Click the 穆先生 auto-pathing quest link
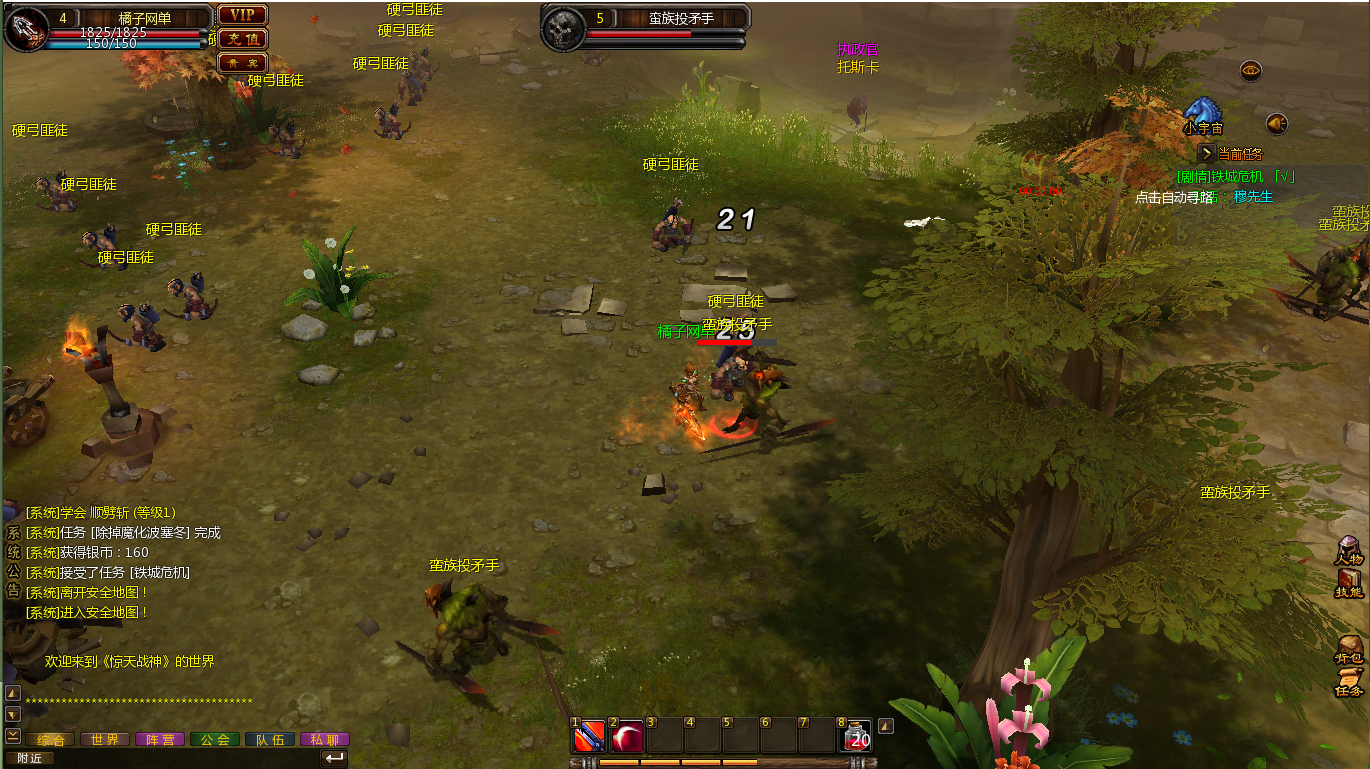This screenshot has height=769, width=1370. (x=1253, y=197)
